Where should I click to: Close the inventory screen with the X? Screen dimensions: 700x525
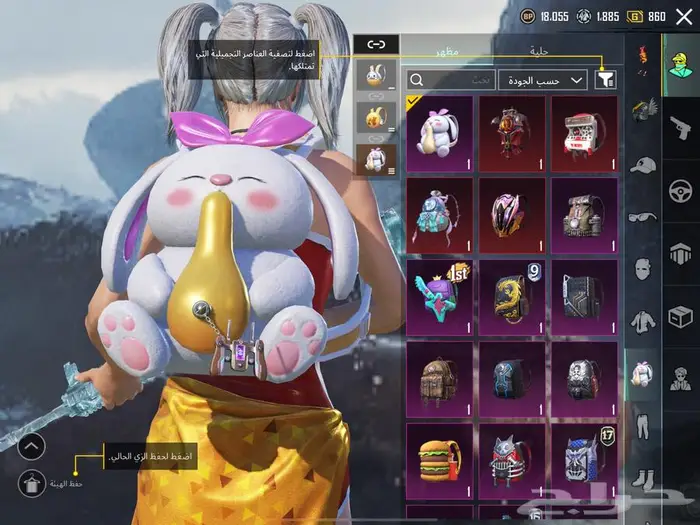coord(684,17)
